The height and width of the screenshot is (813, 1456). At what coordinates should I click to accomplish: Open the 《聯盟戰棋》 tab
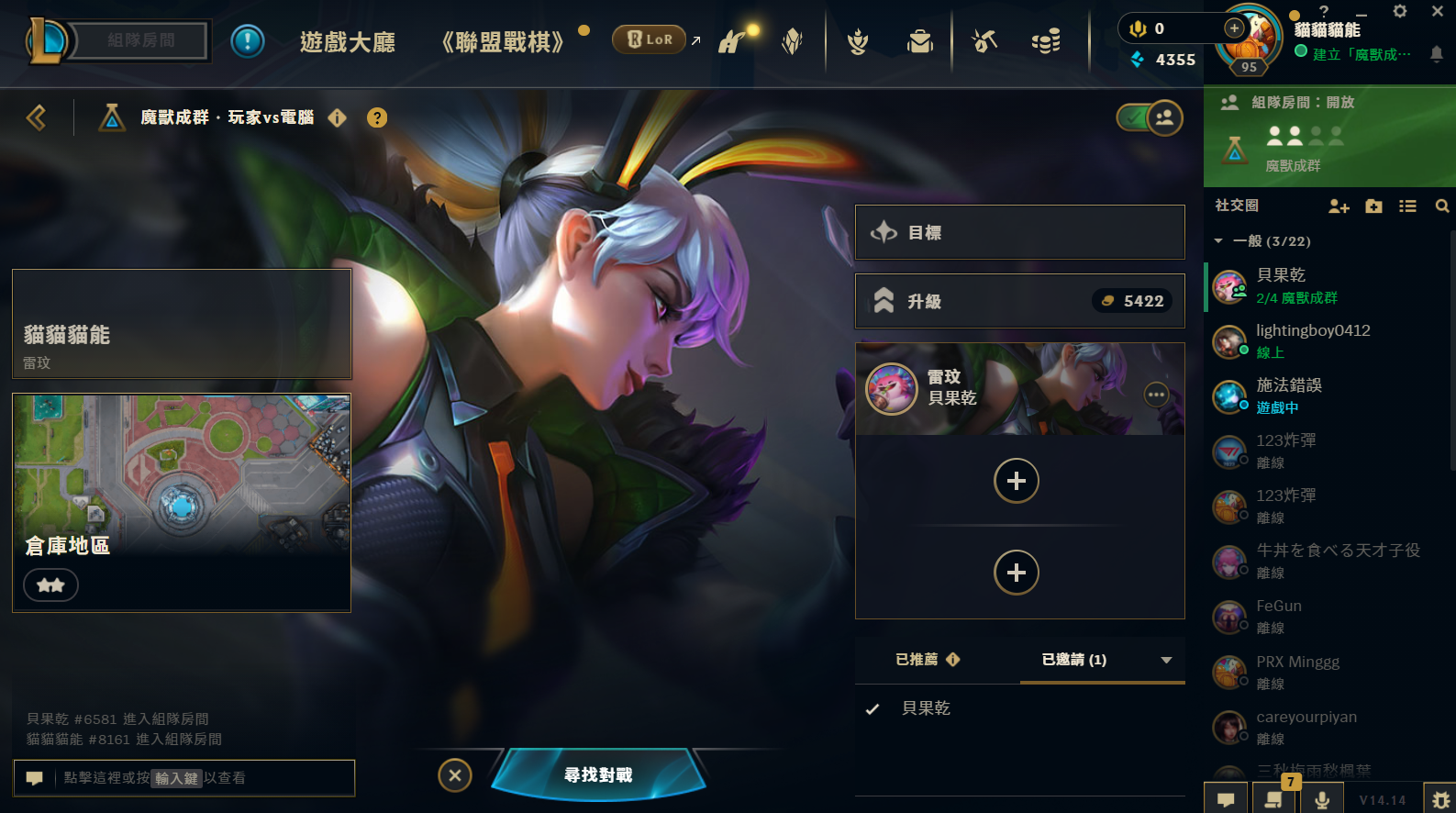[503, 42]
